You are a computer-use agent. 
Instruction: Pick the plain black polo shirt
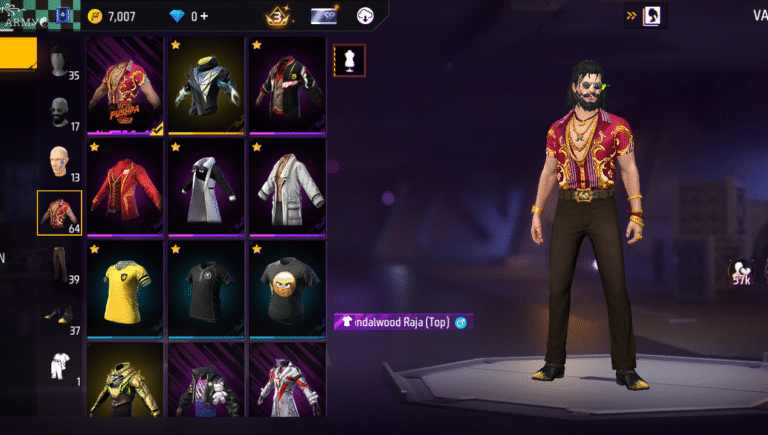click(x=207, y=288)
